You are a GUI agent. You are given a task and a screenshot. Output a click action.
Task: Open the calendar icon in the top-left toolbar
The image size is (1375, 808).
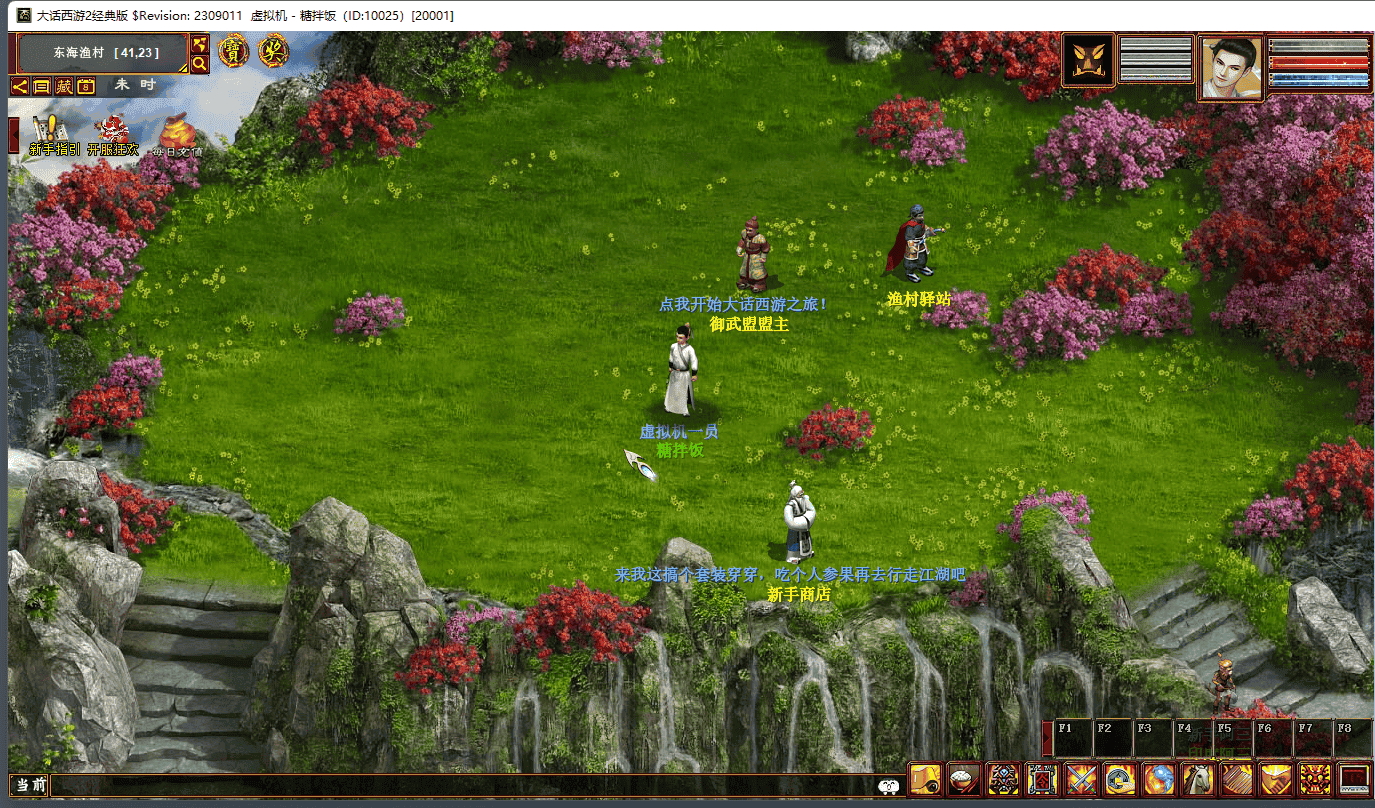(x=86, y=86)
